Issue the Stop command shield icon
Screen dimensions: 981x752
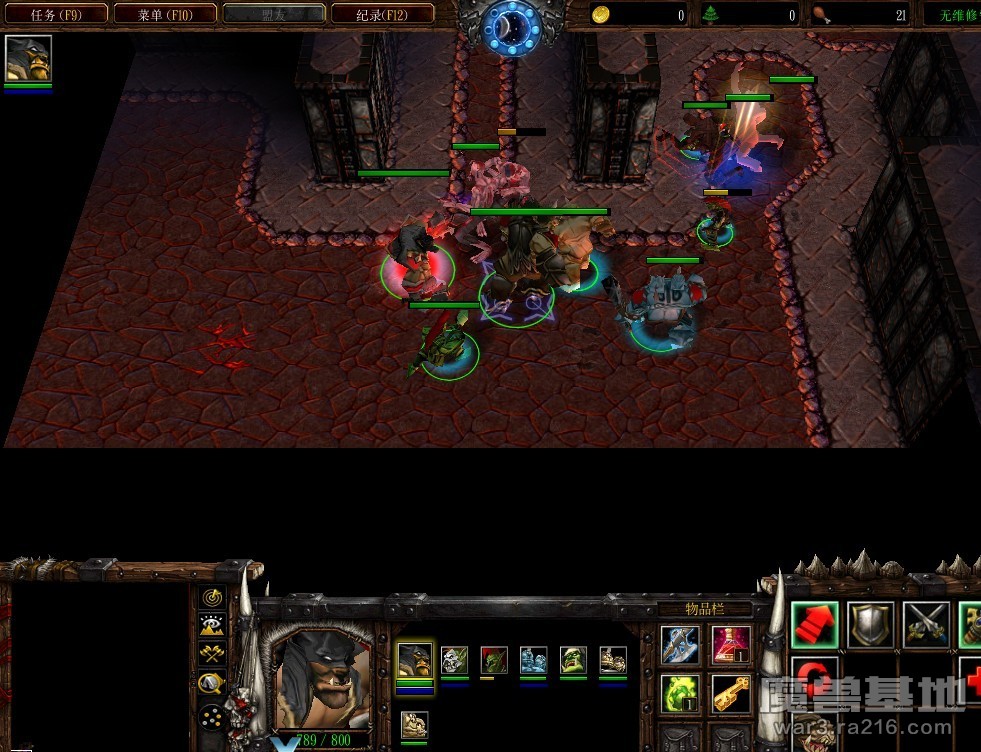tap(870, 624)
